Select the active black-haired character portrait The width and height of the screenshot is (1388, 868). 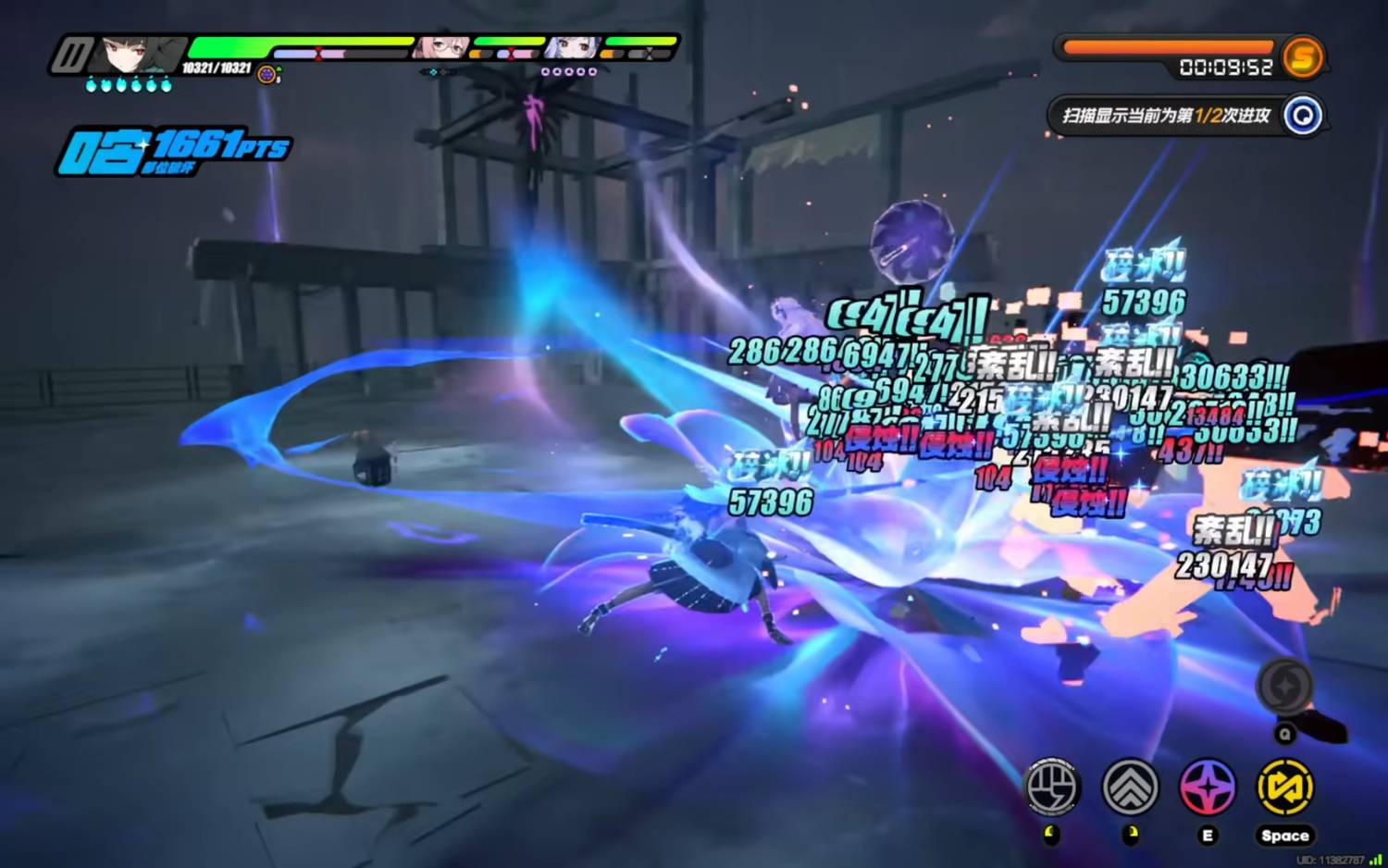tap(130, 56)
